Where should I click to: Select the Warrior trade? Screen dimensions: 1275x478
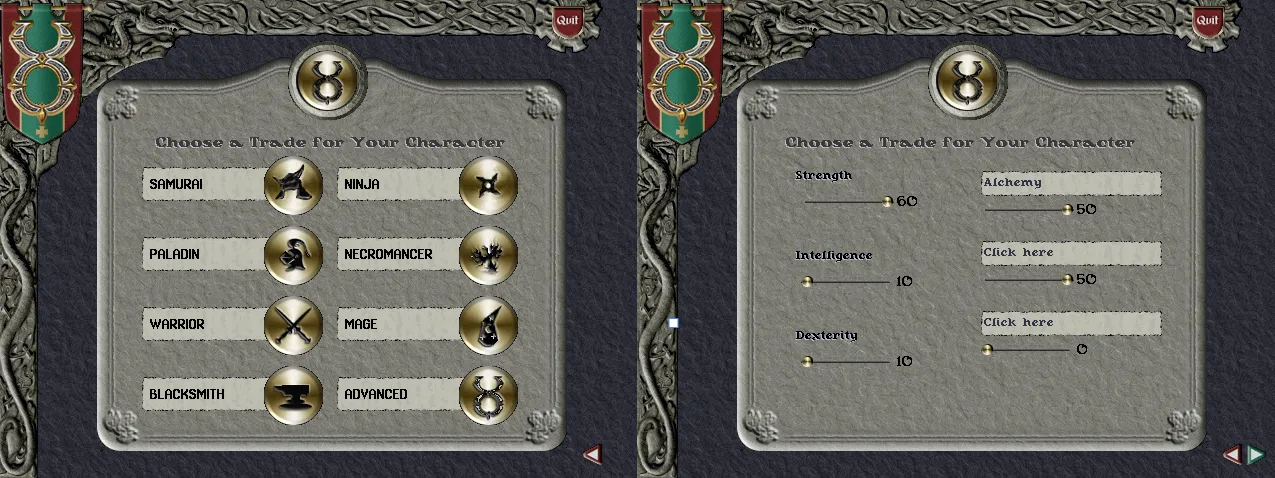[293, 325]
